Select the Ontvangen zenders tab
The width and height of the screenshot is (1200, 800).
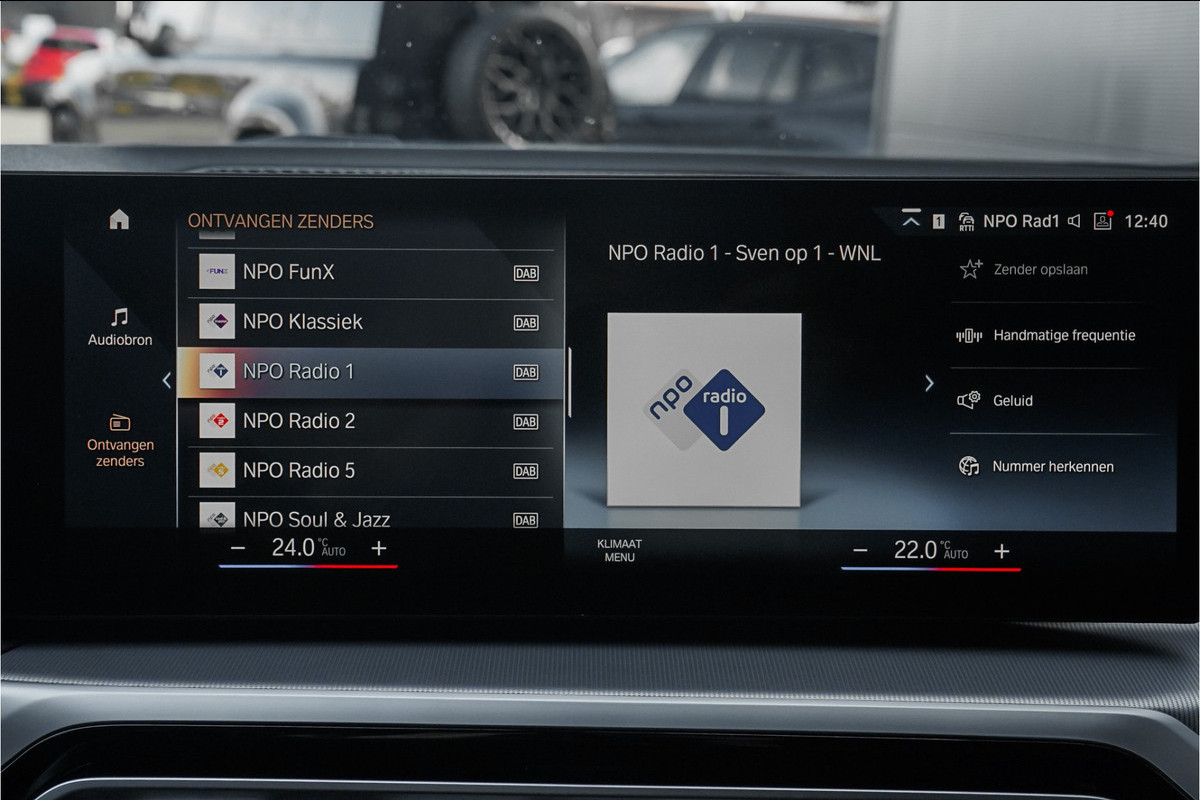coord(120,440)
